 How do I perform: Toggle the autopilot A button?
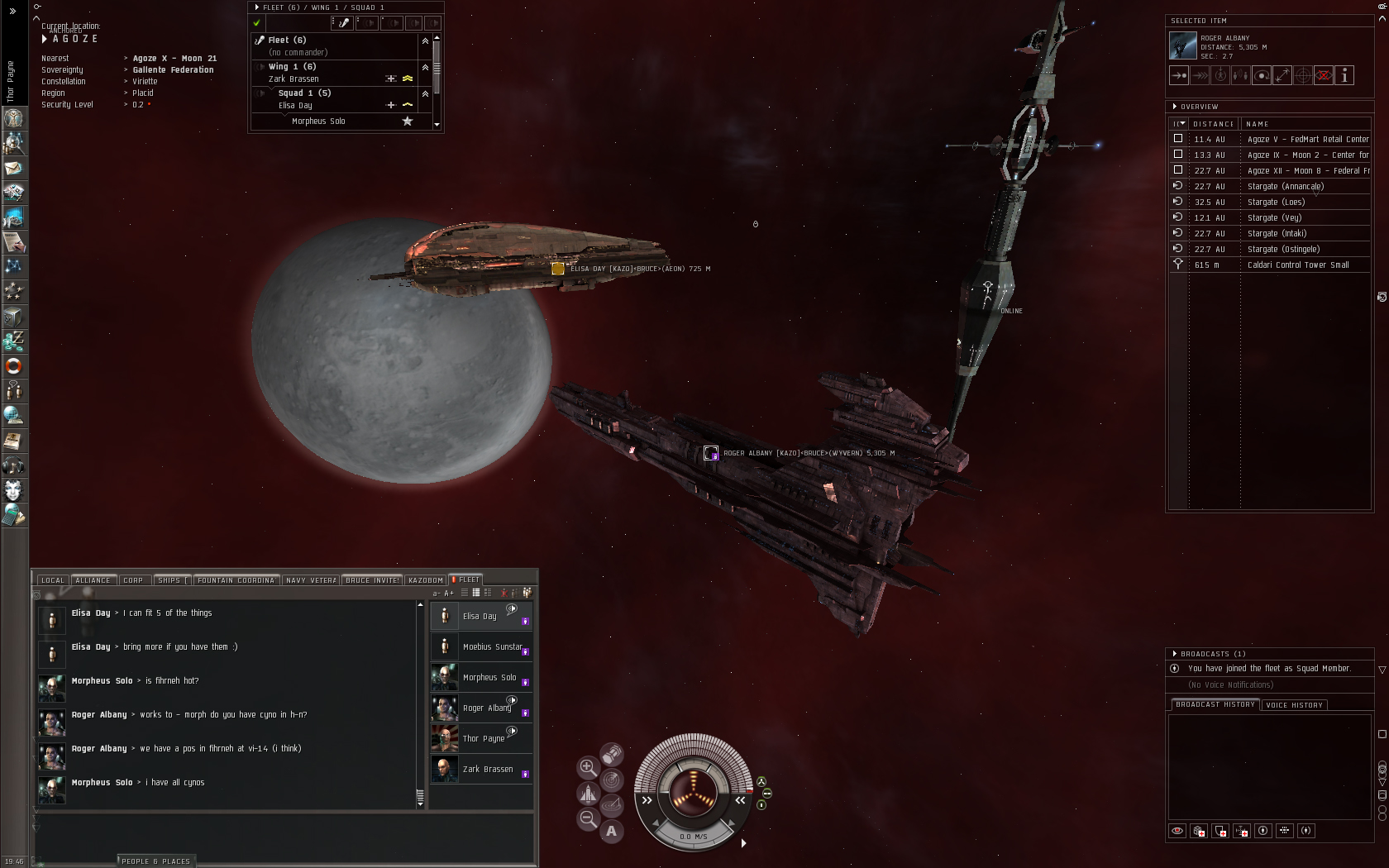coord(611,832)
